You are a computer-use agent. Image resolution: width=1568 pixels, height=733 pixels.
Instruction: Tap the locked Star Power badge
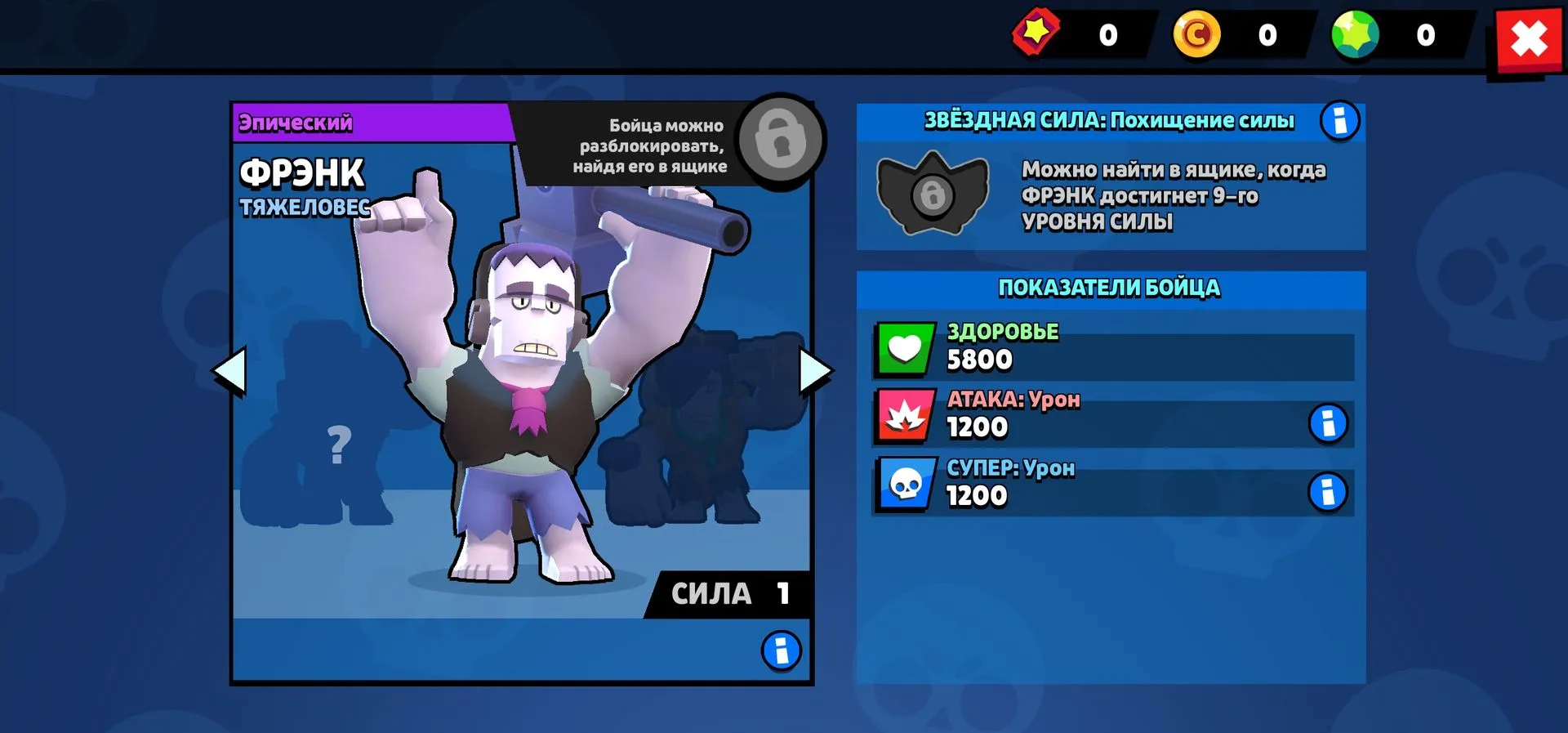click(x=932, y=194)
